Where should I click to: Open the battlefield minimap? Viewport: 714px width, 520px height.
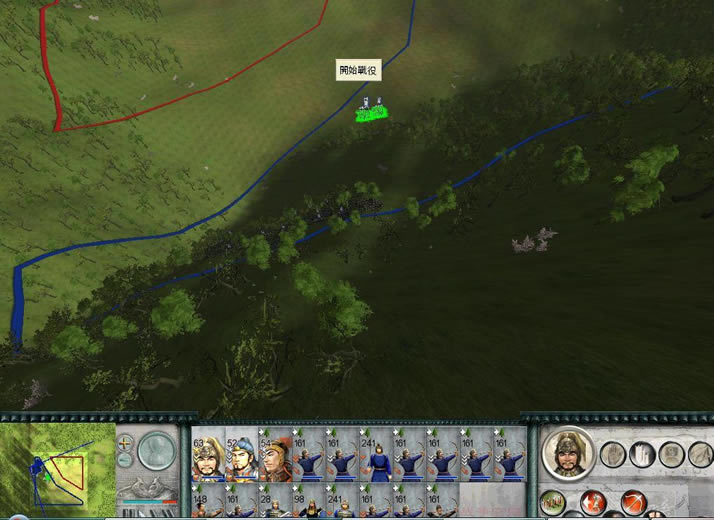tap(59, 467)
